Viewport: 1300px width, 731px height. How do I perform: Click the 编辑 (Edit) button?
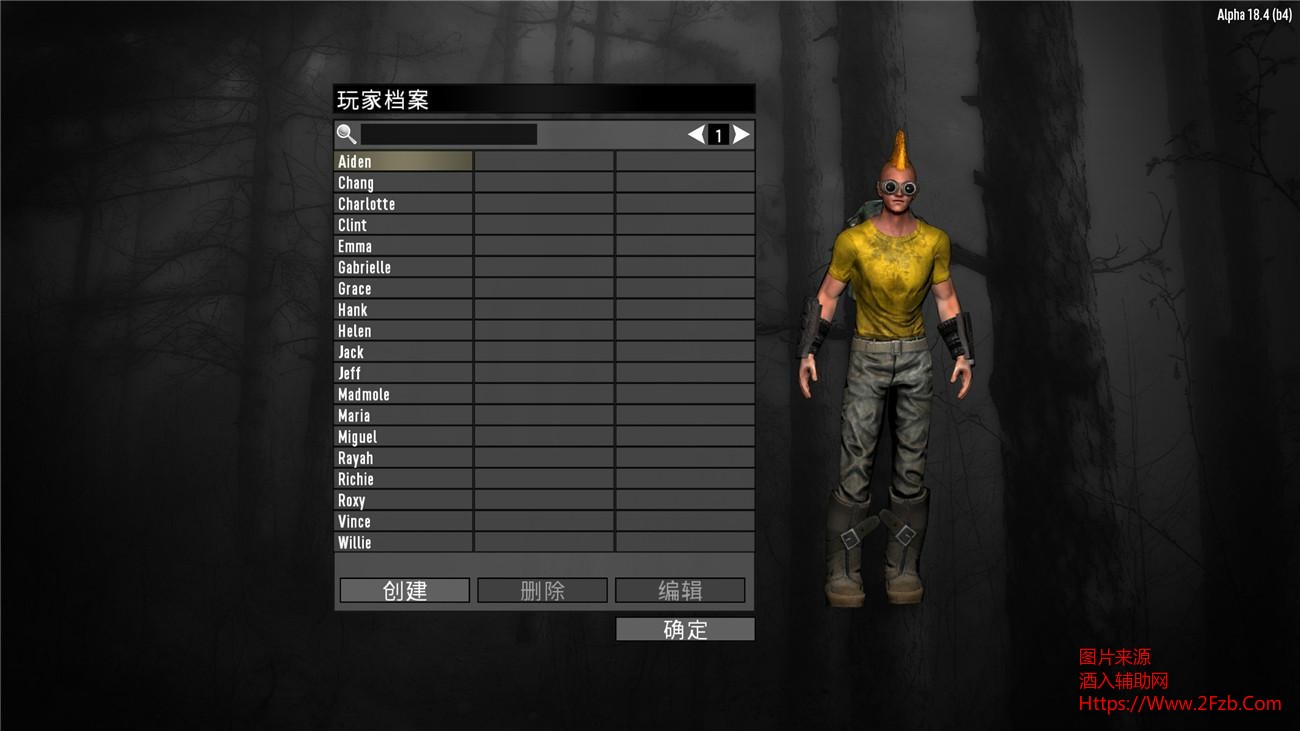click(680, 591)
